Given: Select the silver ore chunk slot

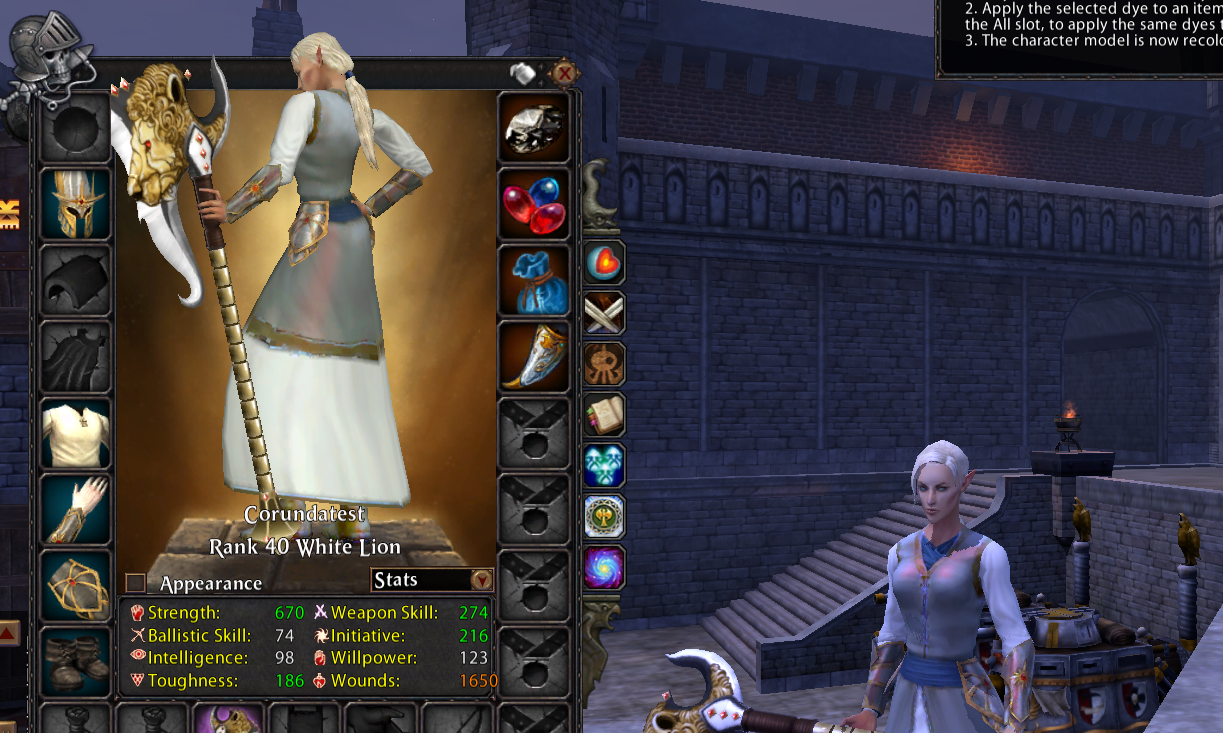Looking at the screenshot, I should point(534,128).
